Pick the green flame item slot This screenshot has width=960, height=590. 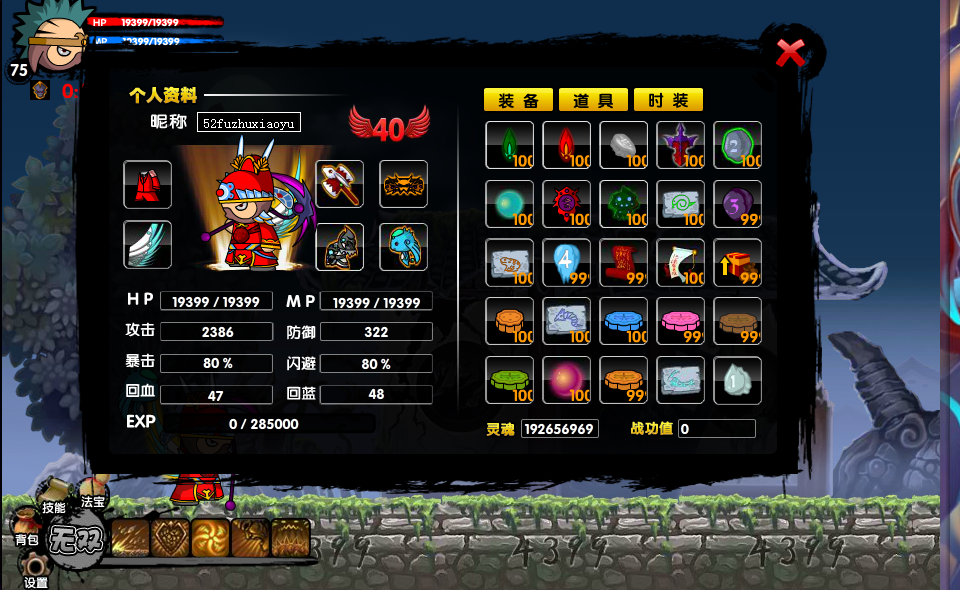pyautogui.click(x=509, y=145)
